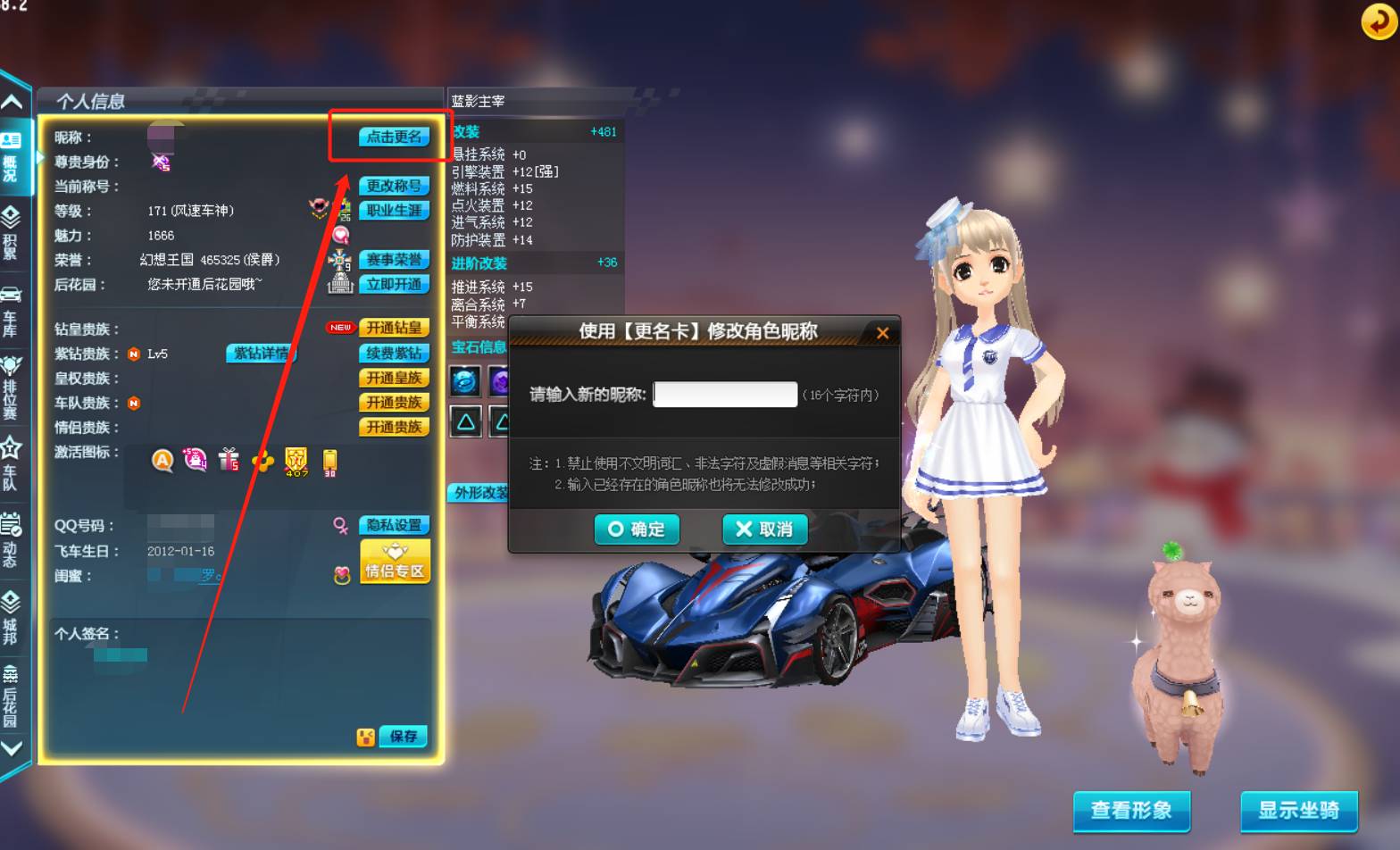Click the pink +5 speech bubble badge

pyautogui.click(x=194, y=458)
